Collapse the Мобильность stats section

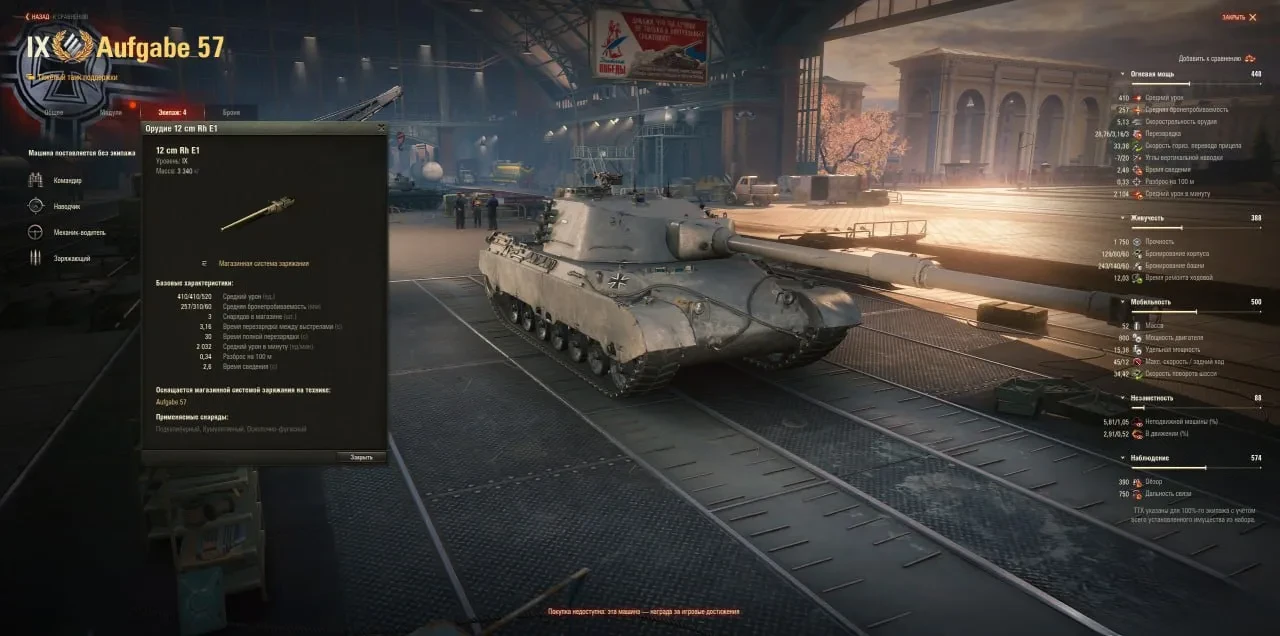tap(1122, 301)
